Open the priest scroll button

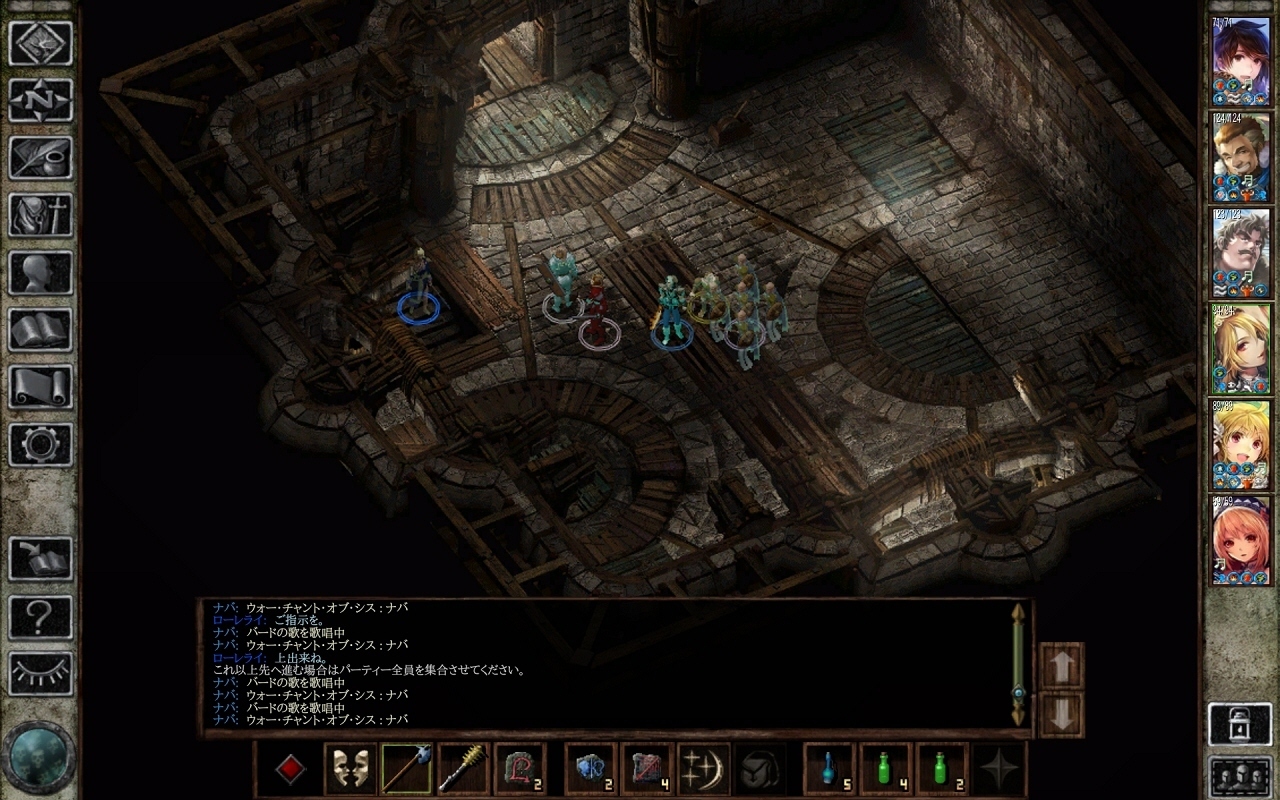(x=40, y=386)
